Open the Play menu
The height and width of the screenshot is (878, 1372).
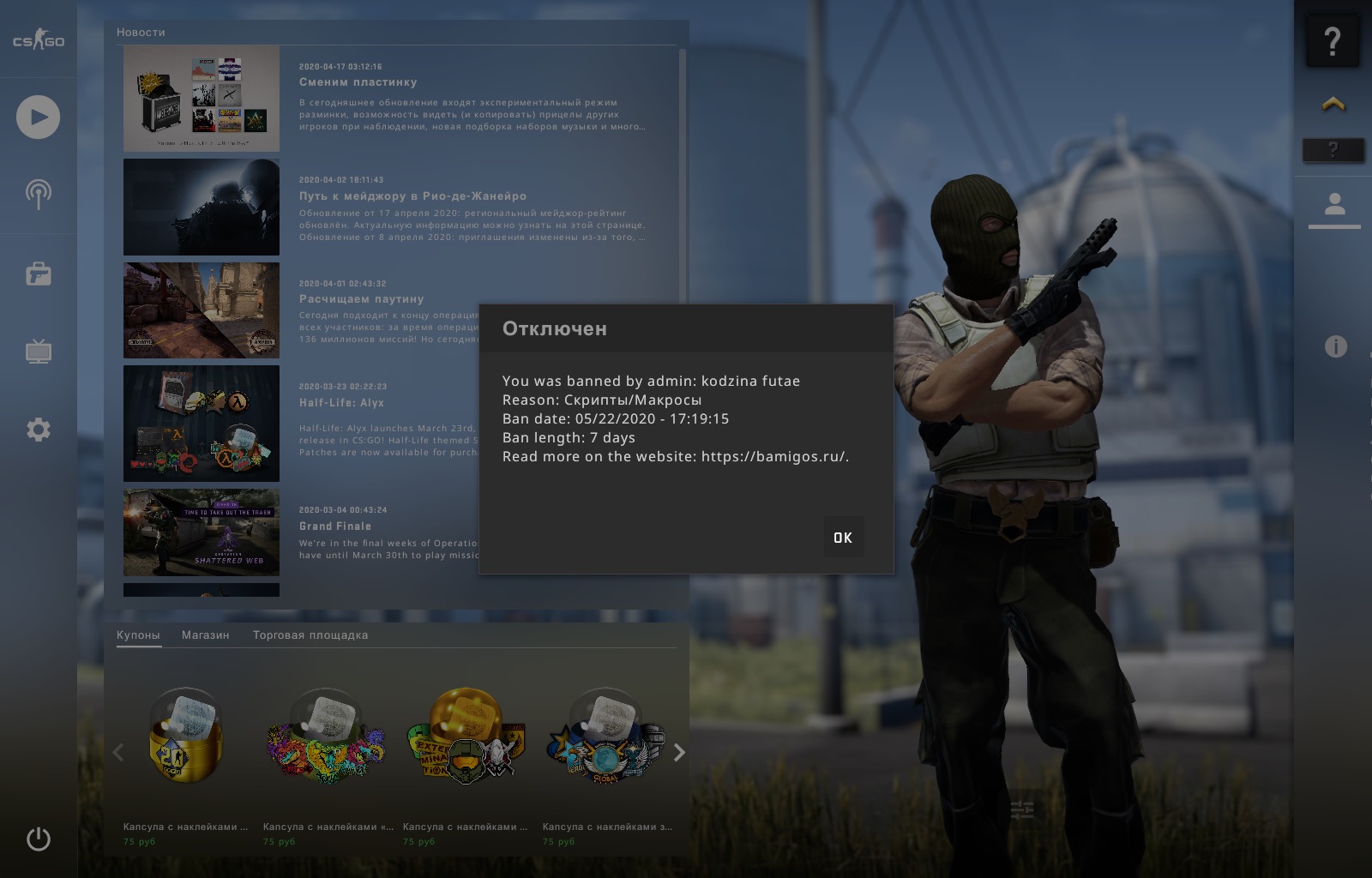[38, 117]
